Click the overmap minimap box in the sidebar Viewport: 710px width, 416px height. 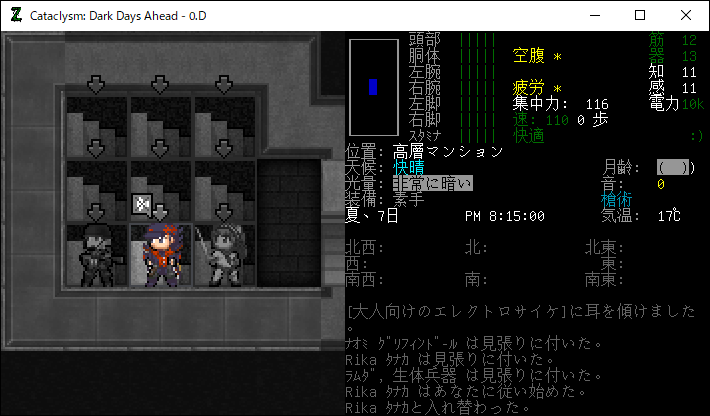coord(373,86)
